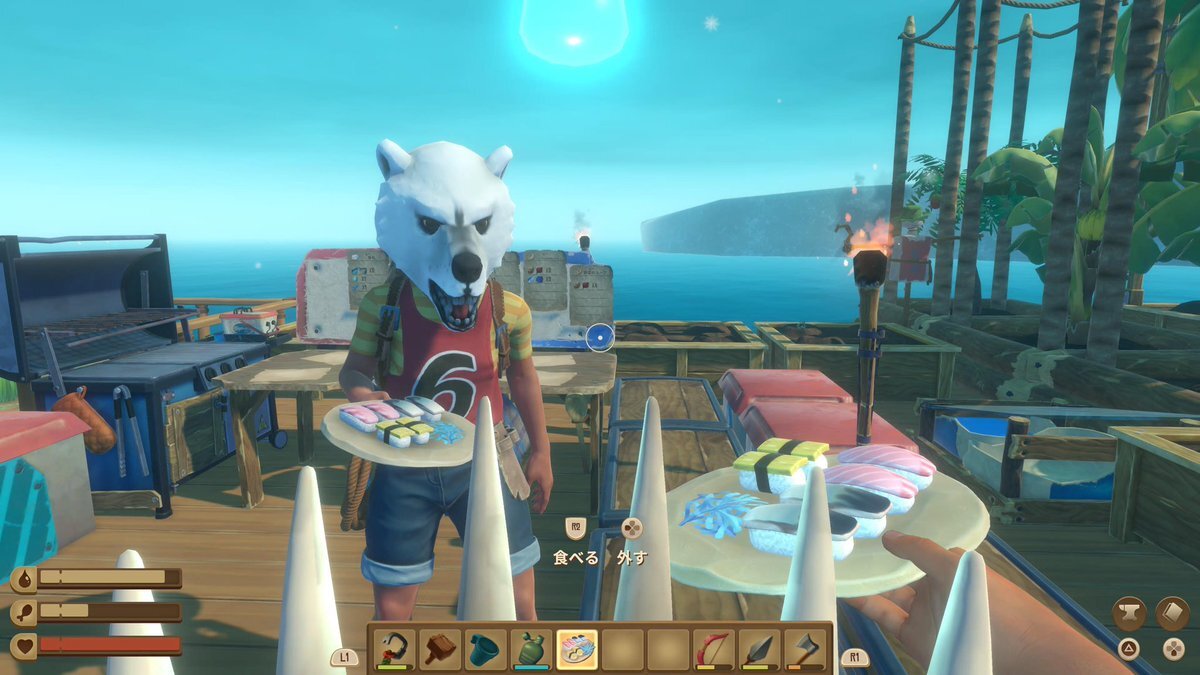Equip the red bow from hotbar
This screenshot has height=675, width=1200.
[x=713, y=649]
